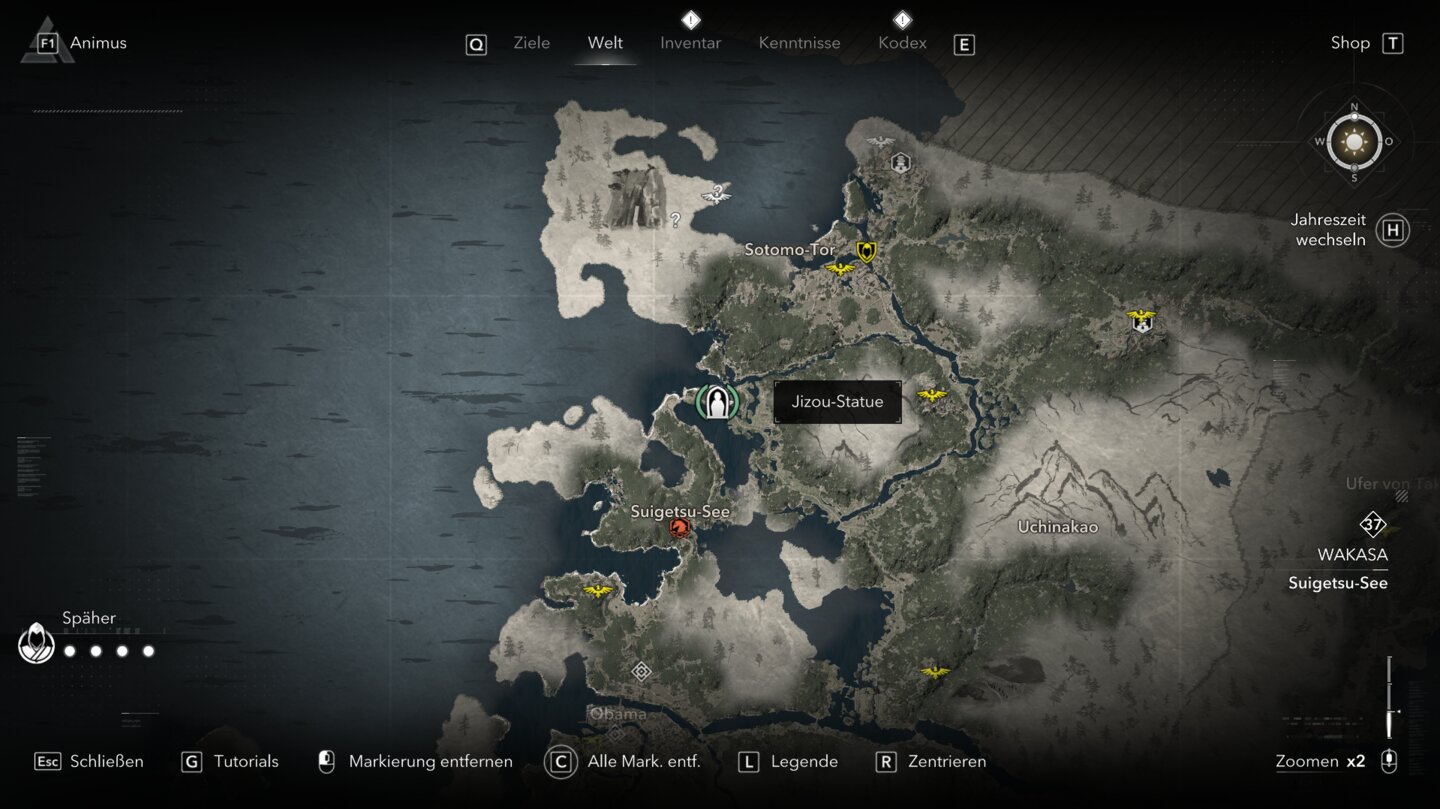
Task: Click the Sotomo-Tor yellow shield marker
Action: pyautogui.click(x=866, y=252)
